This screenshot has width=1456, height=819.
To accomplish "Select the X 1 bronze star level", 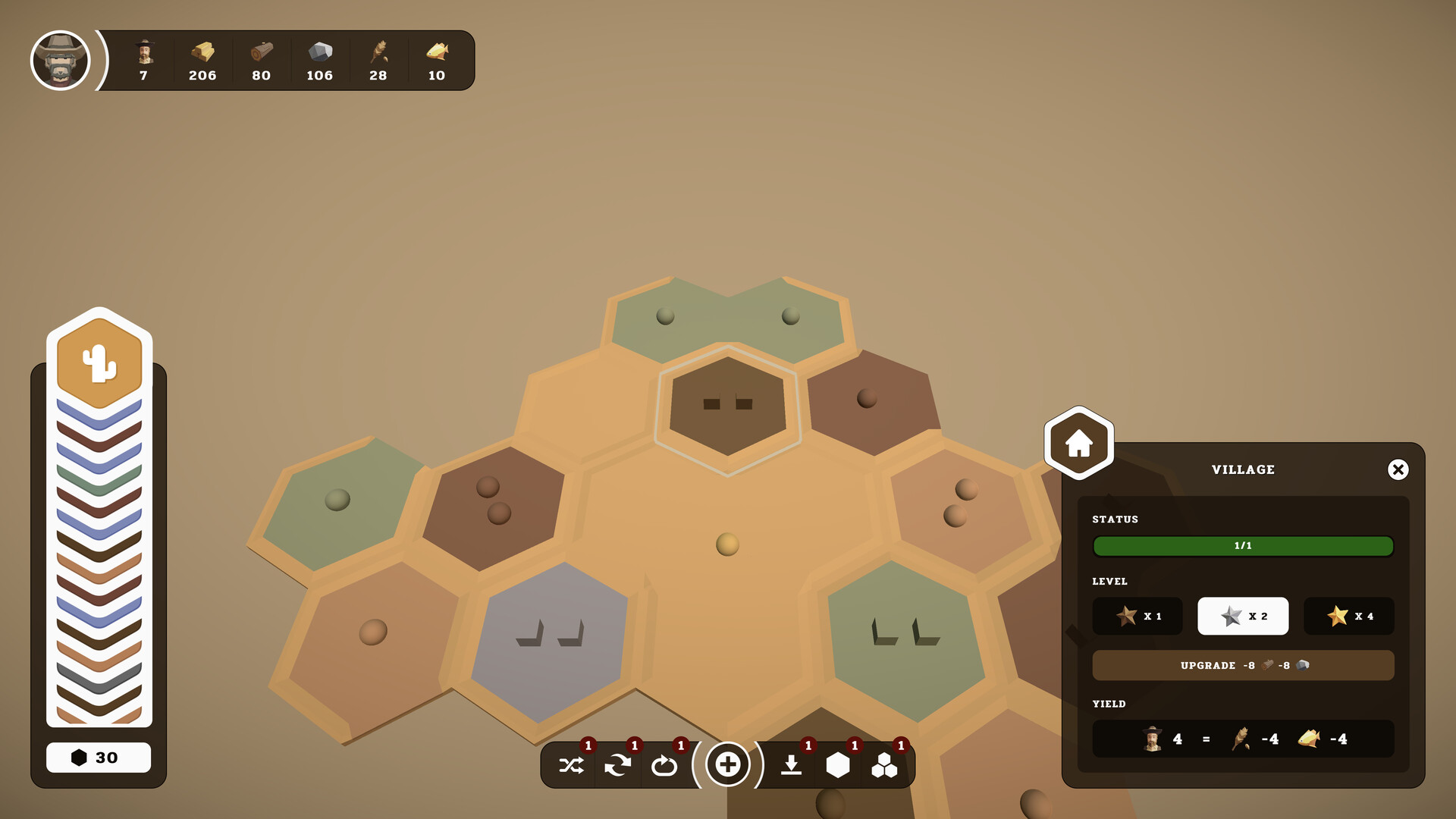I will pos(1137,616).
